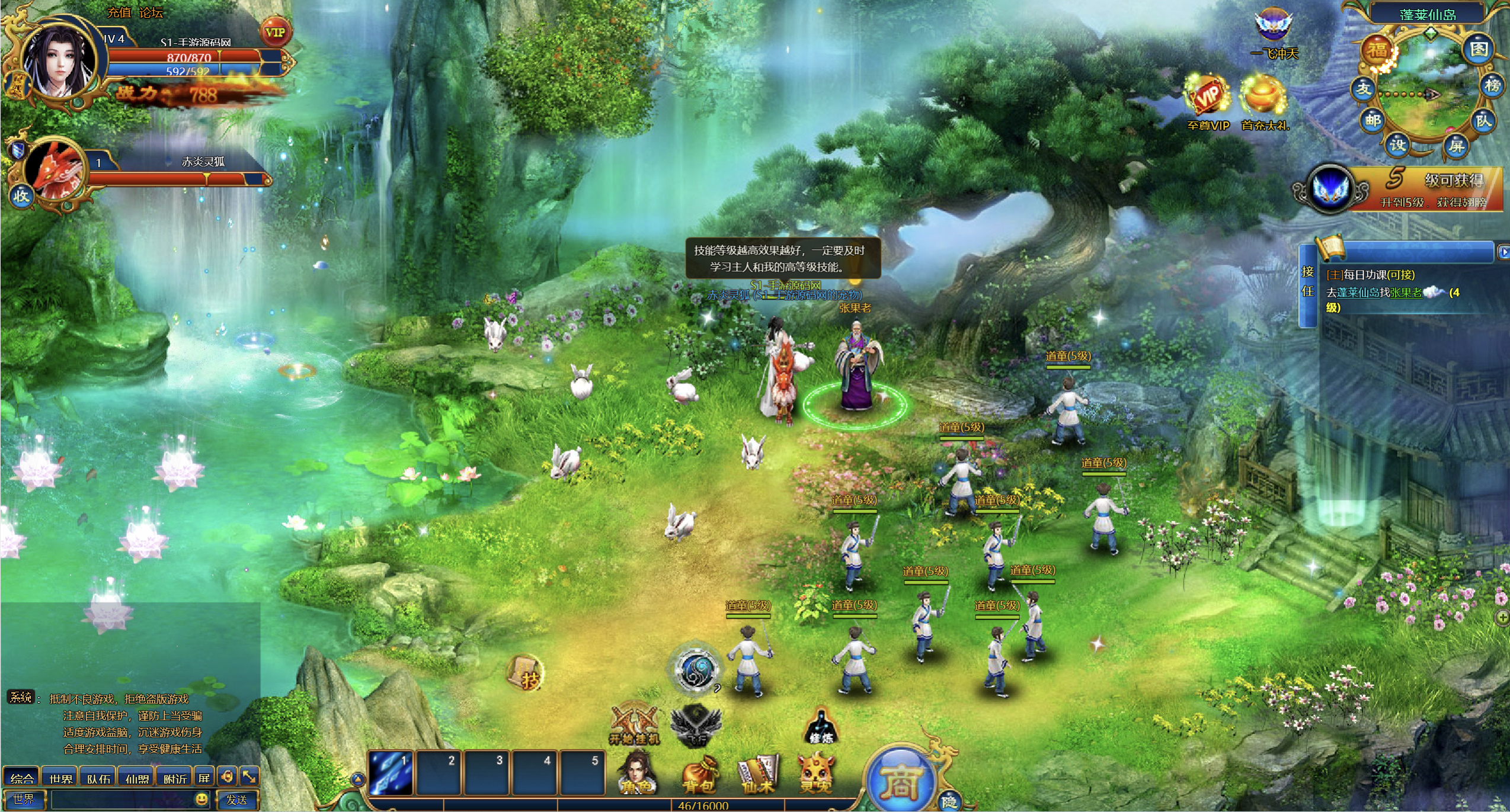Open the 福 welfare button on the minimap
Screen dimensions: 1510x812
[1377, 52]
